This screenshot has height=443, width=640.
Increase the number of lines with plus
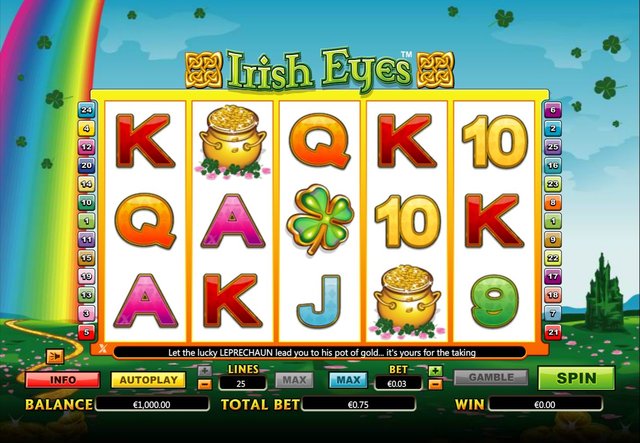[204, 370]
